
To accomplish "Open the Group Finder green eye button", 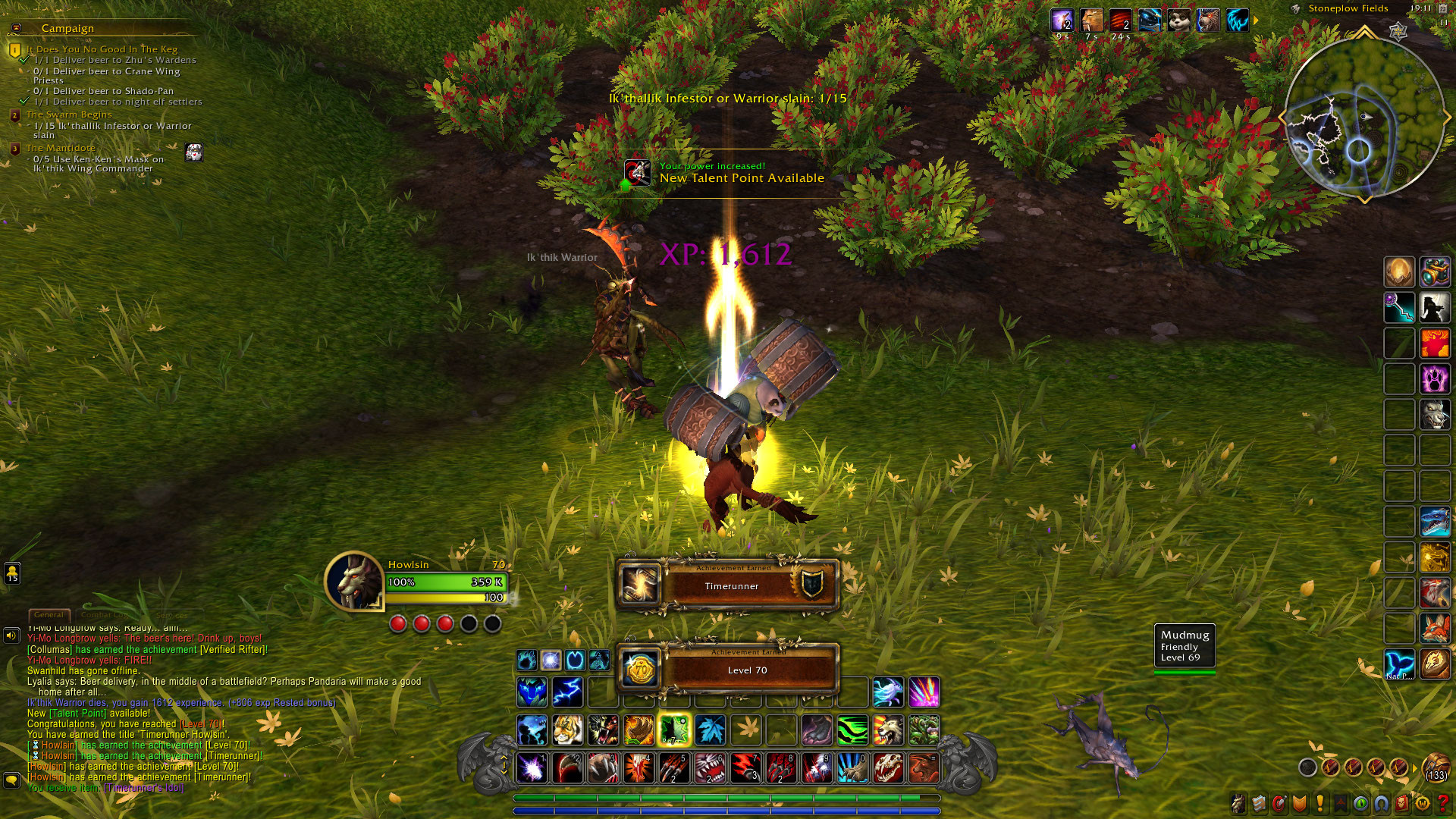I will (x=1361, y=803).
